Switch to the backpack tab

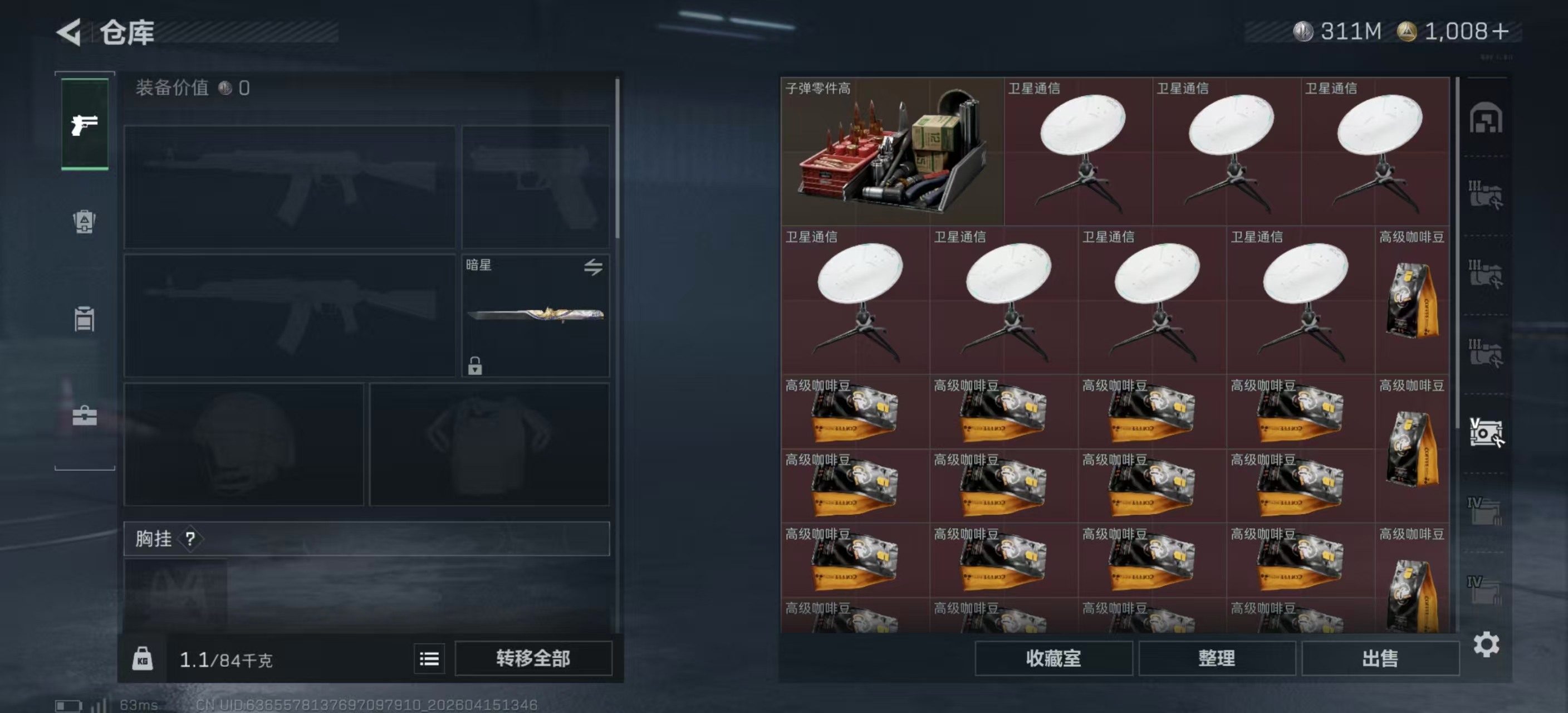click(85, 221)
